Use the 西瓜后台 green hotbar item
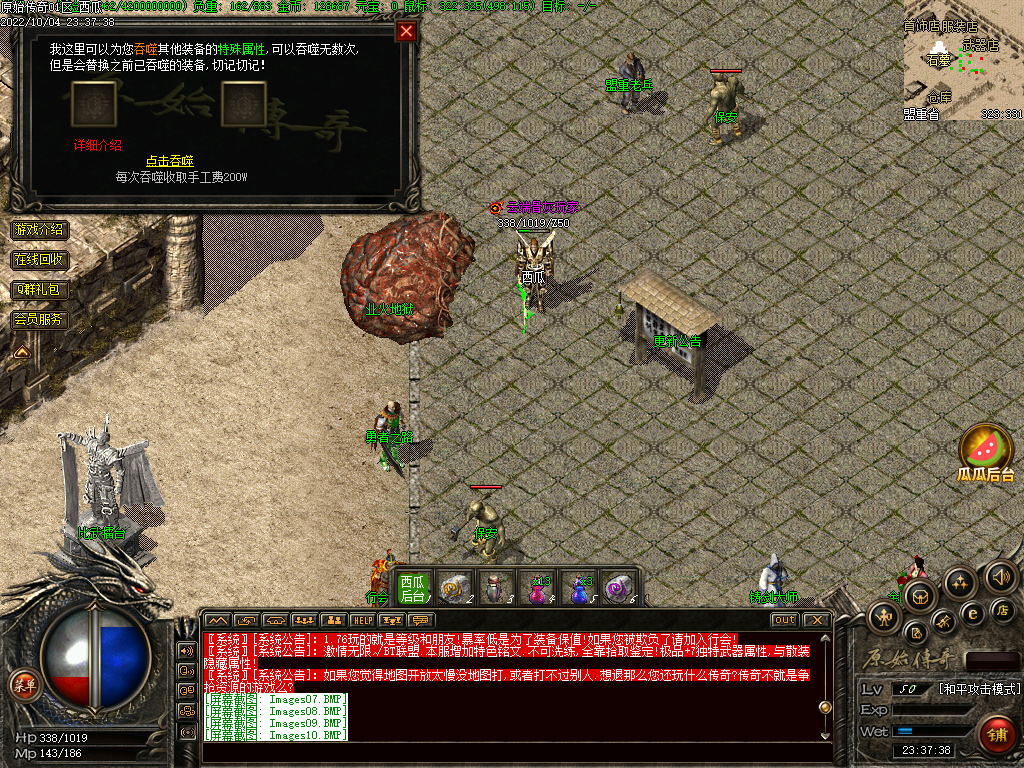Image resolution: width=1024 pixels, height=768 pixels. click(x=412, y=587)
